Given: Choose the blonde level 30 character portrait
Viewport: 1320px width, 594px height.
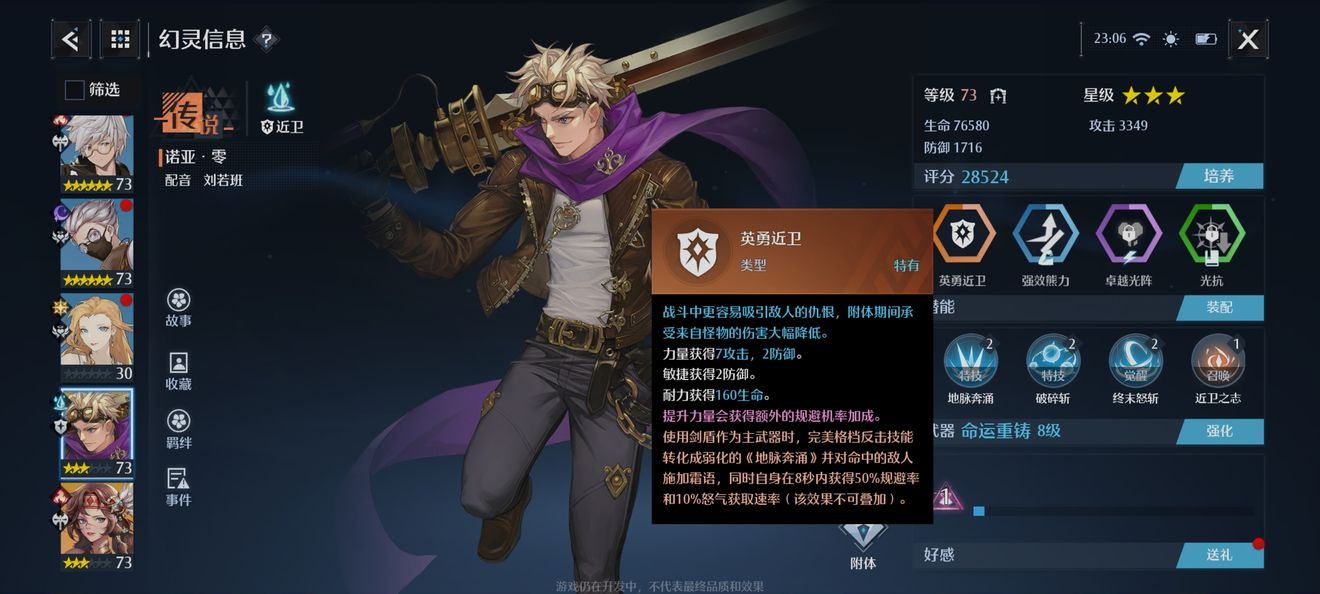Looking at the screenshot, I should (x=96, y=337).
